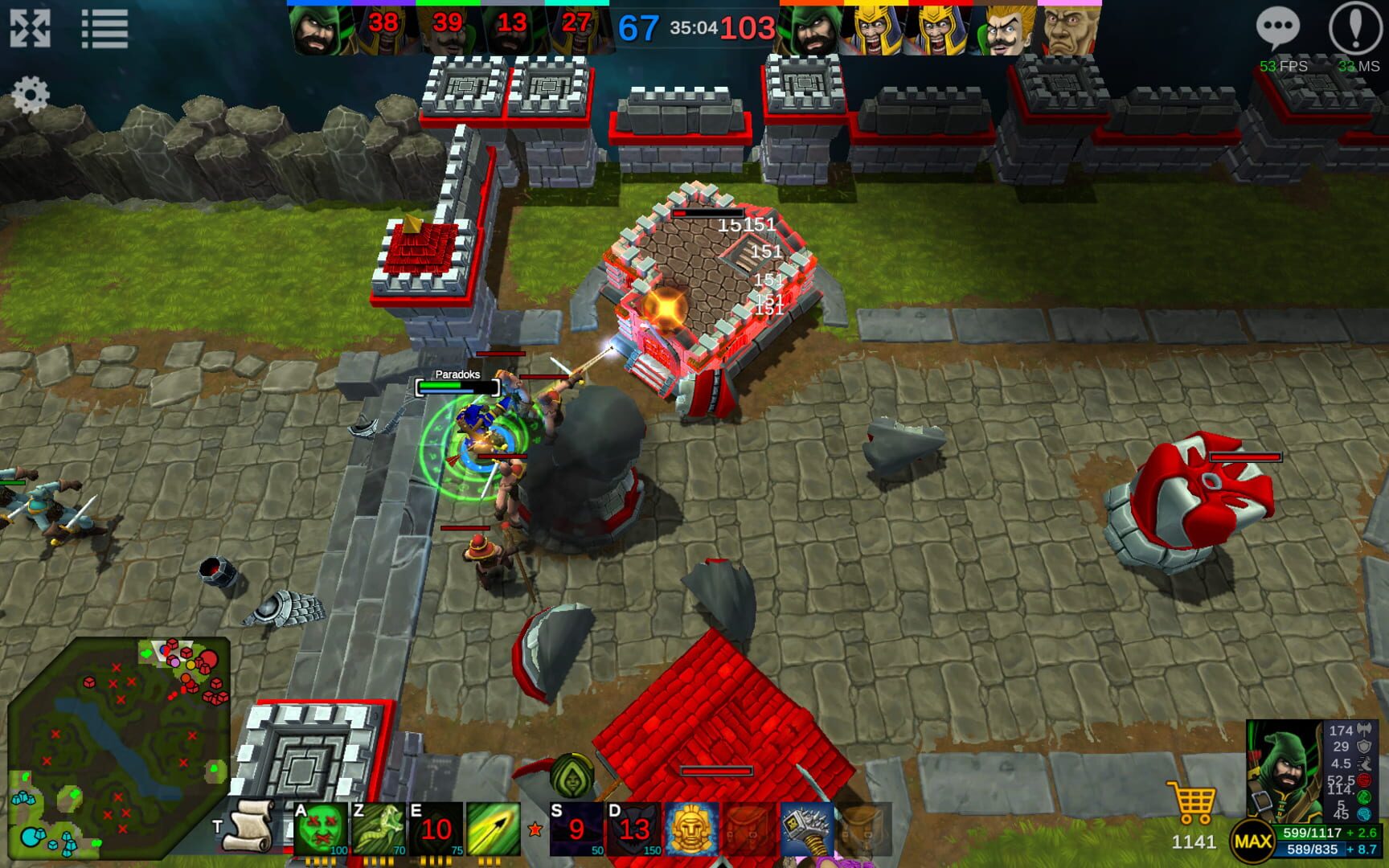1389x868 pixels.
Task: Open the settings gear menu
Action: point(32,94)
